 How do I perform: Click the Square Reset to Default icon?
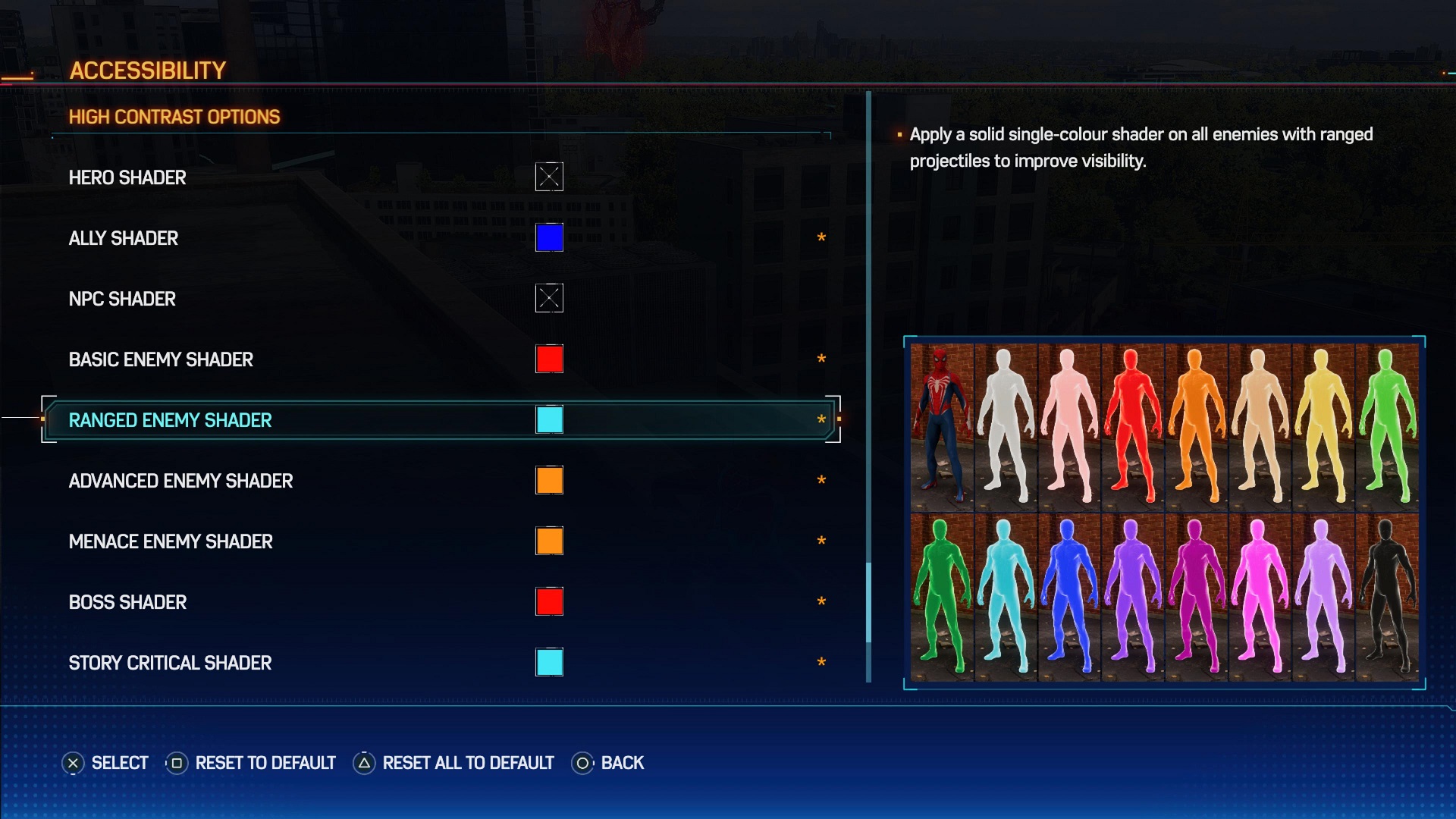click(x=176, y=763)
